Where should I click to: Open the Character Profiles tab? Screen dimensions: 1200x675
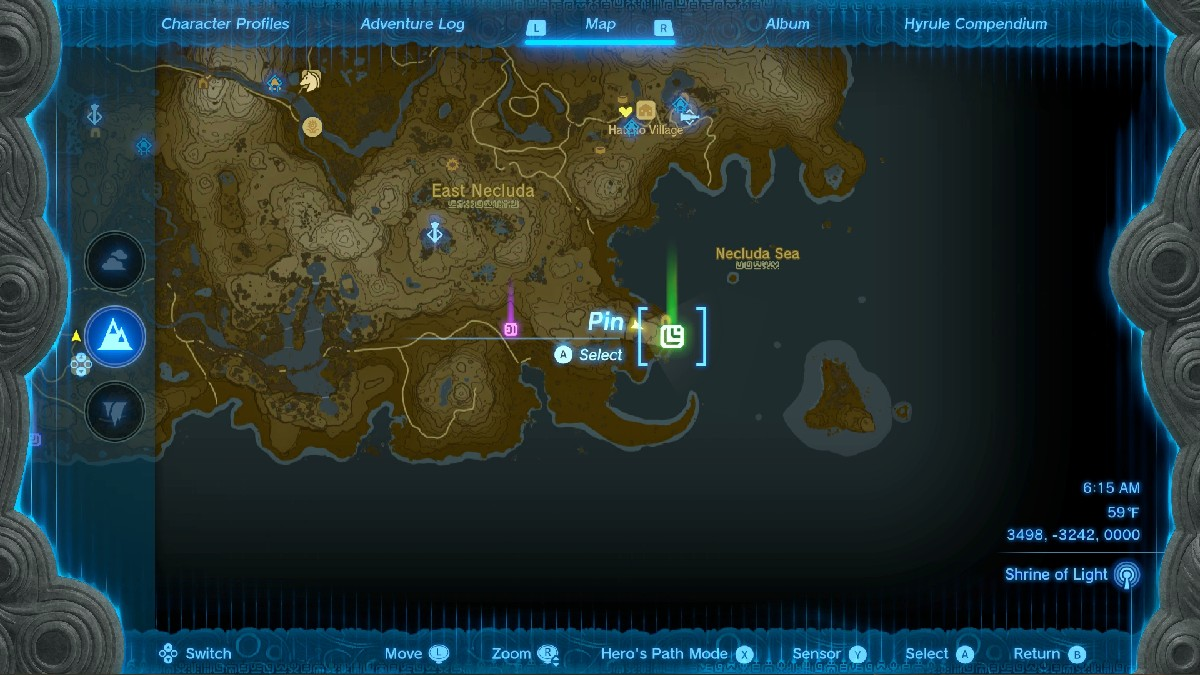point(225,24)
